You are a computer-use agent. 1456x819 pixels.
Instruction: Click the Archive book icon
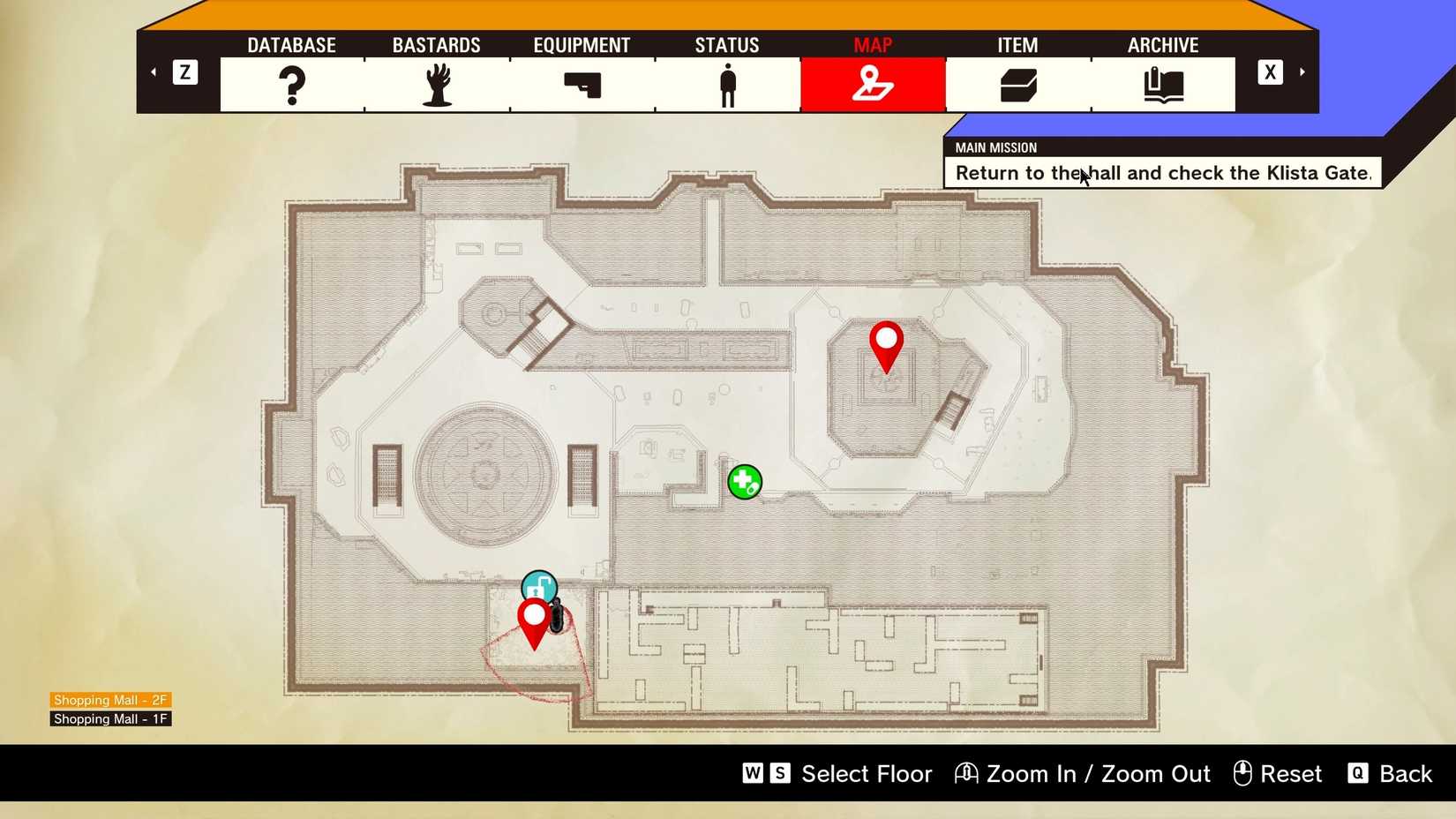pos(1162,84)
